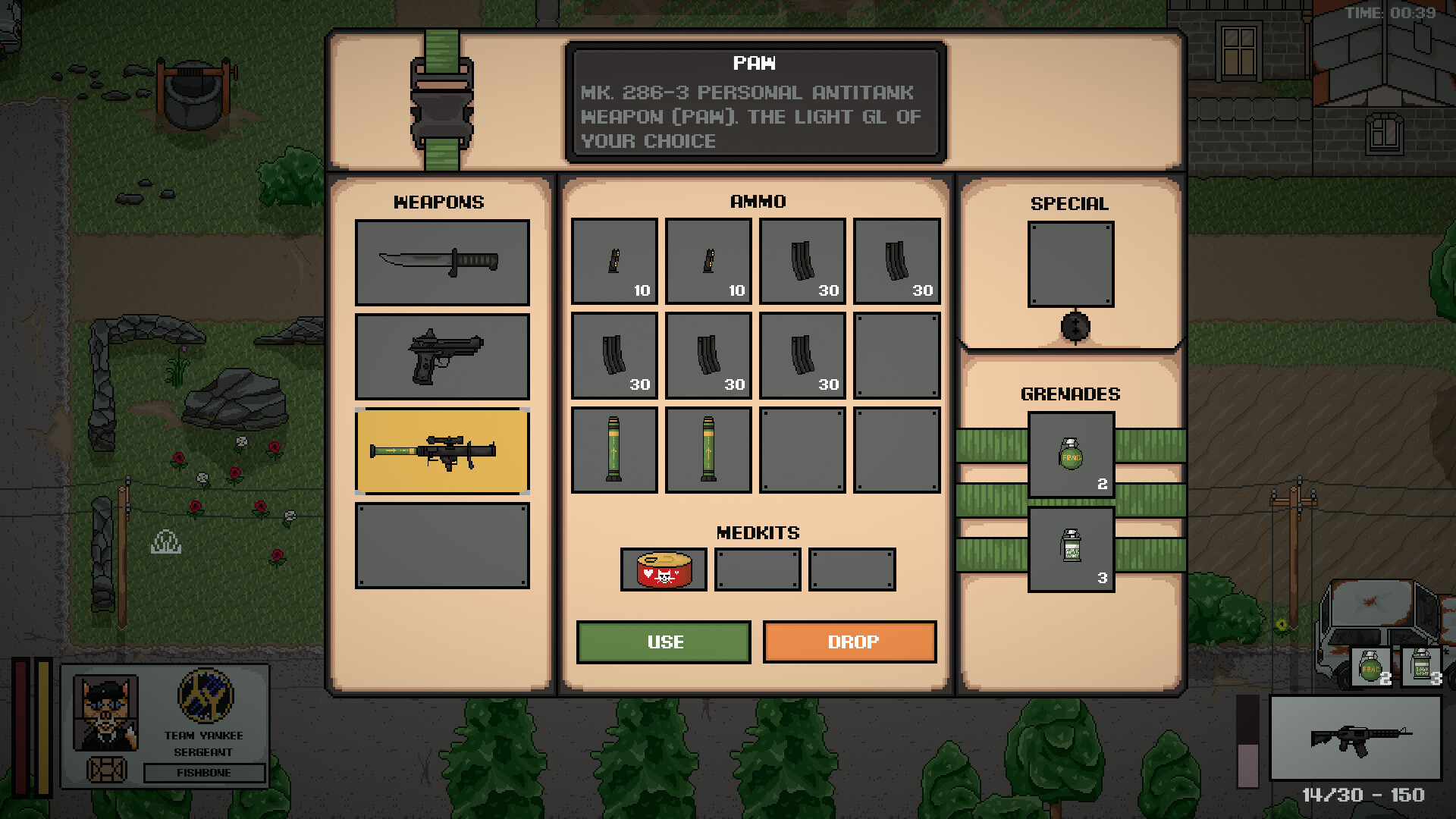Select the pistol in the Weapons panel
The image size is (1456, 819).
[x=442, y=356]
